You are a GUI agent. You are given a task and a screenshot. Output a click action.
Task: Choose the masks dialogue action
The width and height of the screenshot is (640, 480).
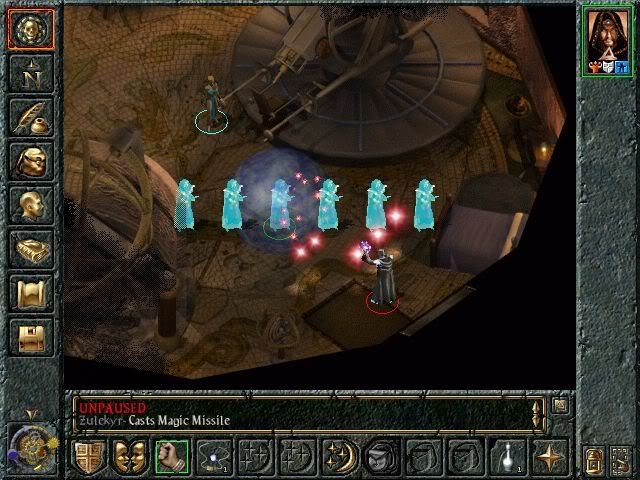pos(130,458)
